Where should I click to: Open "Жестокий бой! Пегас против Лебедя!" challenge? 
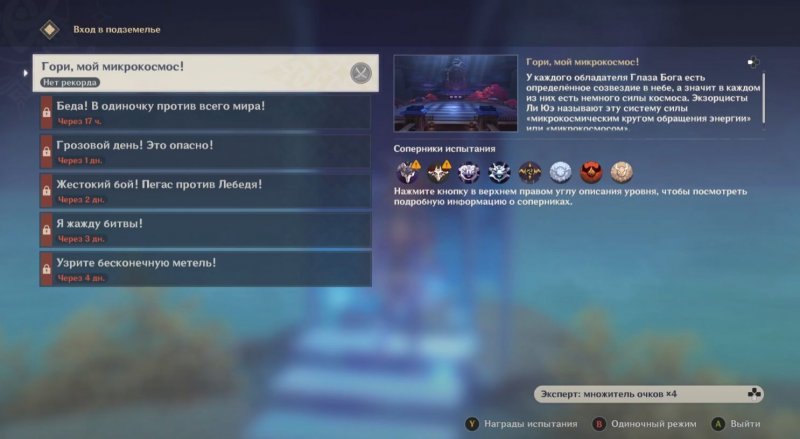[204, 190]
